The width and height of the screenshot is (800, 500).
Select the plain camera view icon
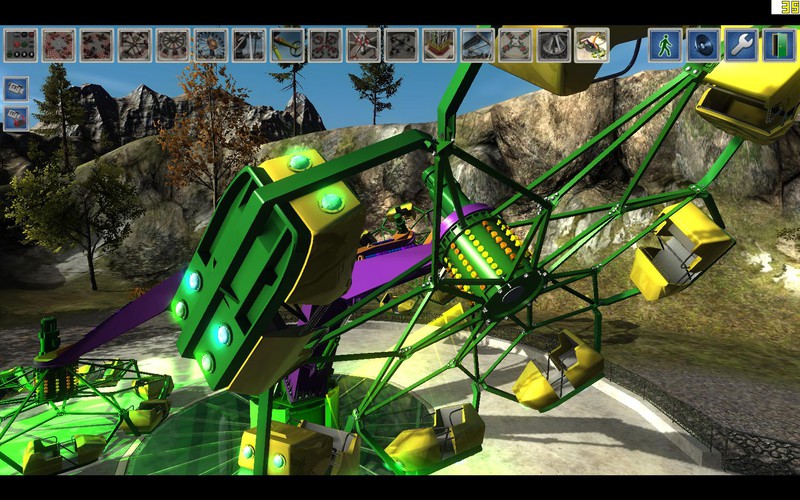tap(16, 88)
